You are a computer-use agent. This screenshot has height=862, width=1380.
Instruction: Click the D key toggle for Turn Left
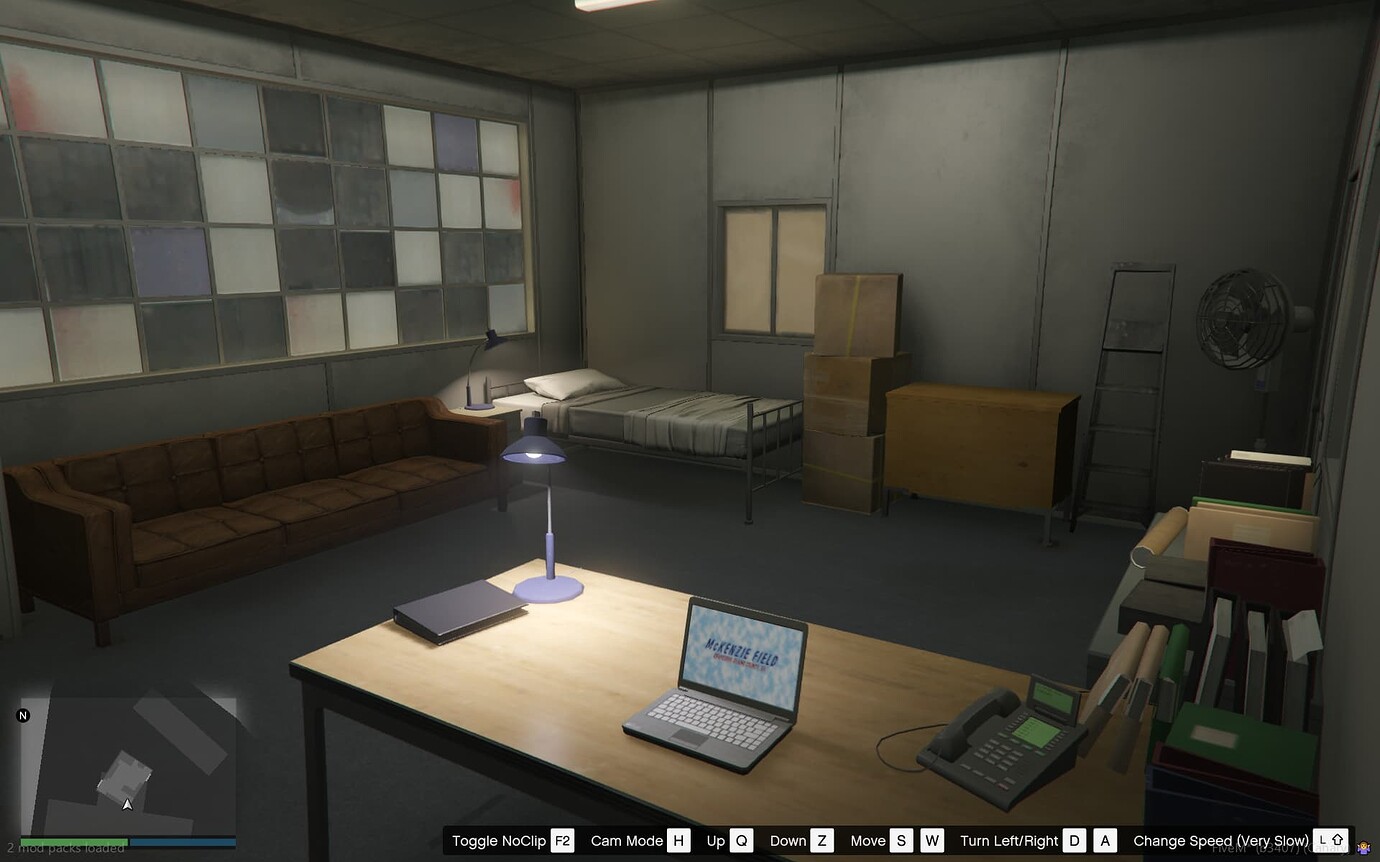1075,840
